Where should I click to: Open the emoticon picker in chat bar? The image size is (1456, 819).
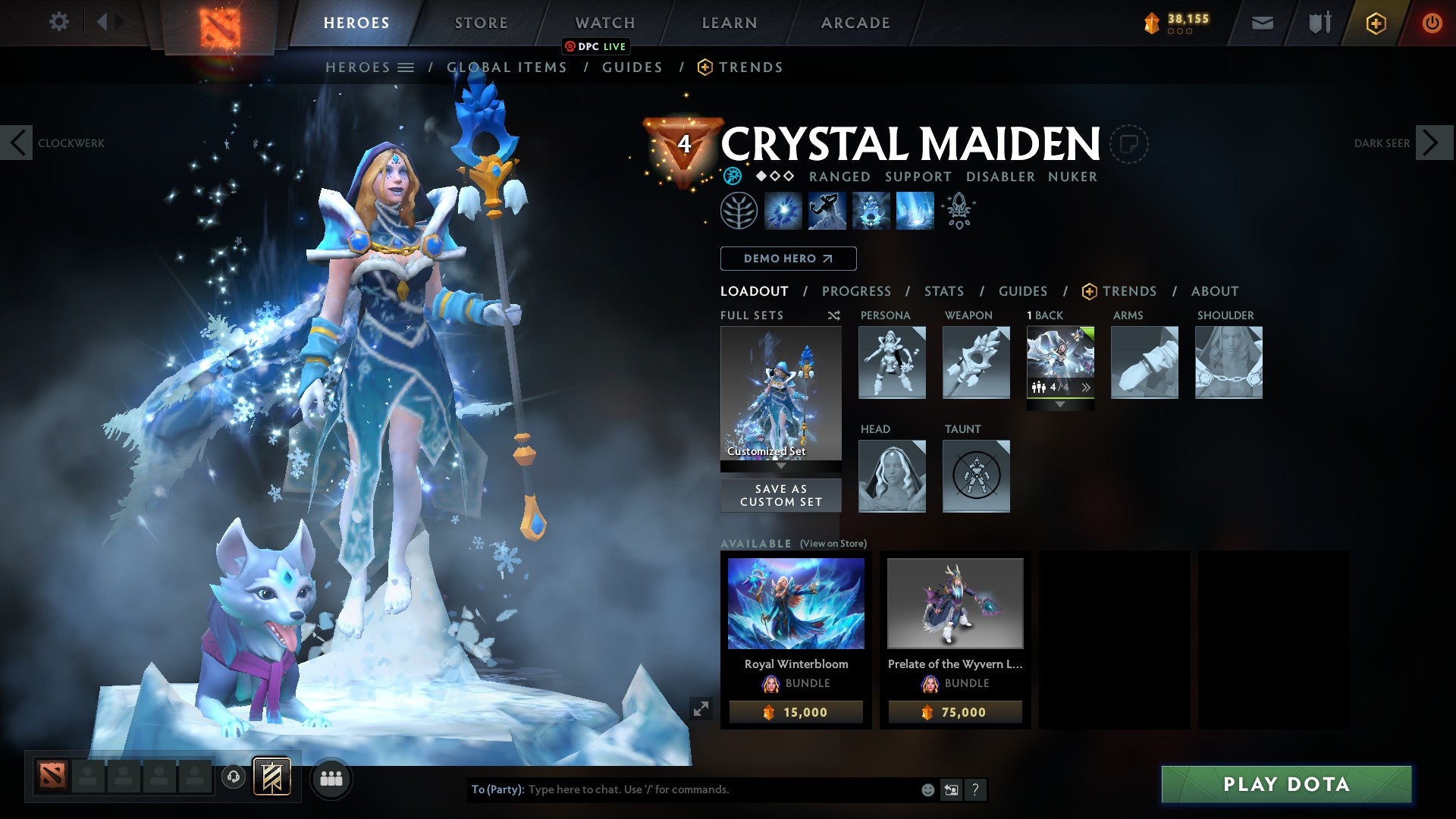[x=927, y=789]
